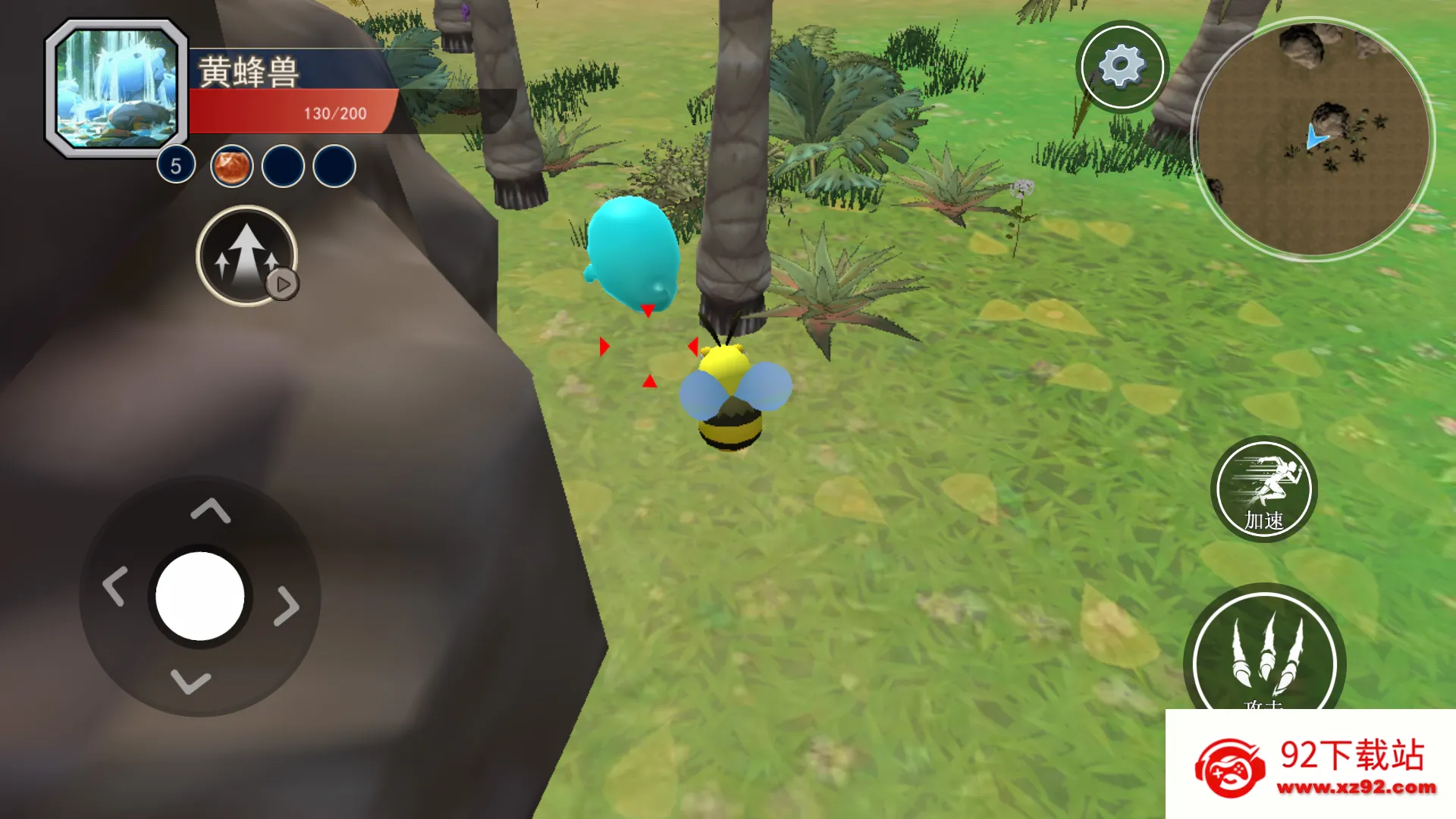1456x819 pixels.
Task: Activate the 加速 sprint button
Action: (1263, 489)
